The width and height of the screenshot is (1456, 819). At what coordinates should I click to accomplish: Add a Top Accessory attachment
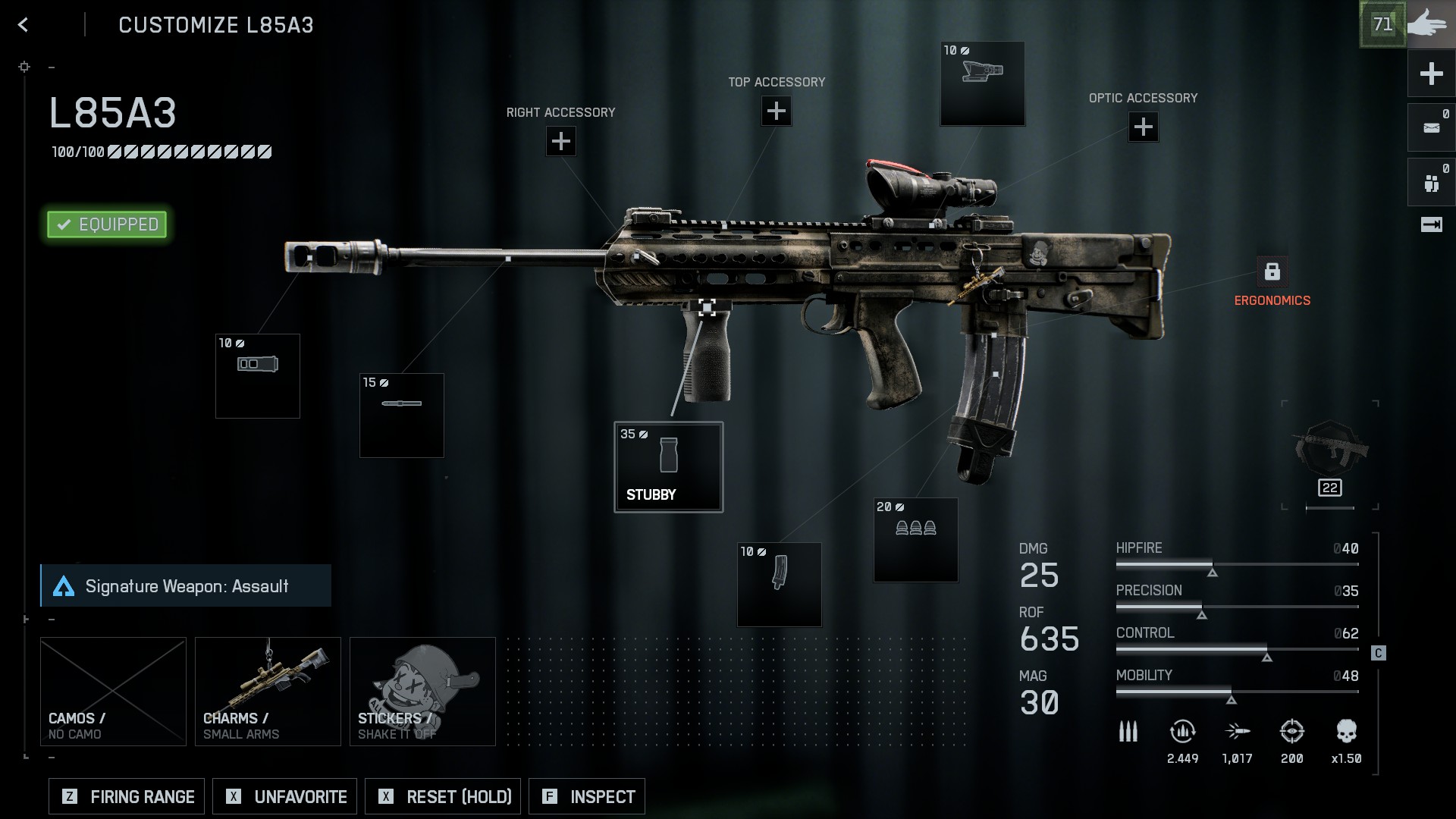click(x=777, y=111)
